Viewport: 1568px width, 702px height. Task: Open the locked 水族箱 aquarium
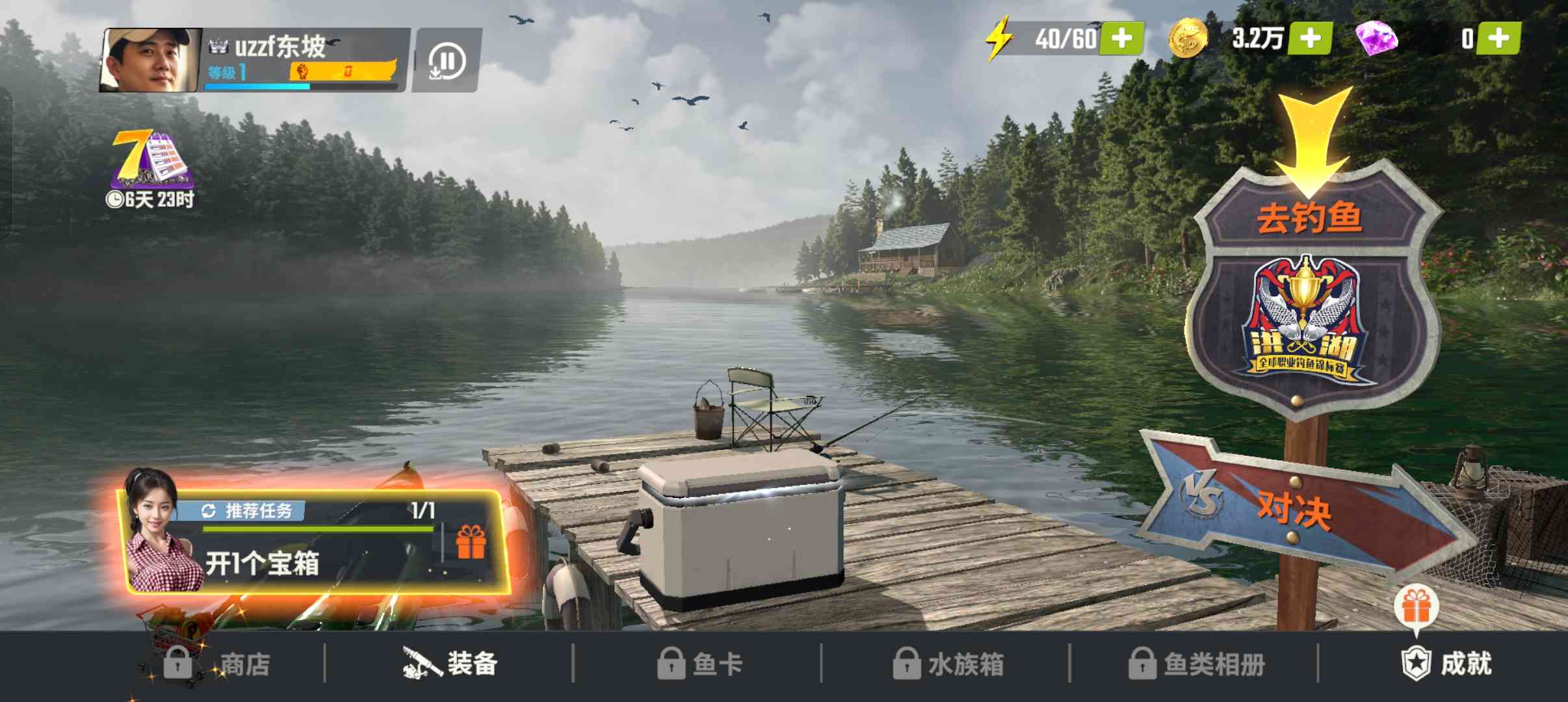point(948,664)
